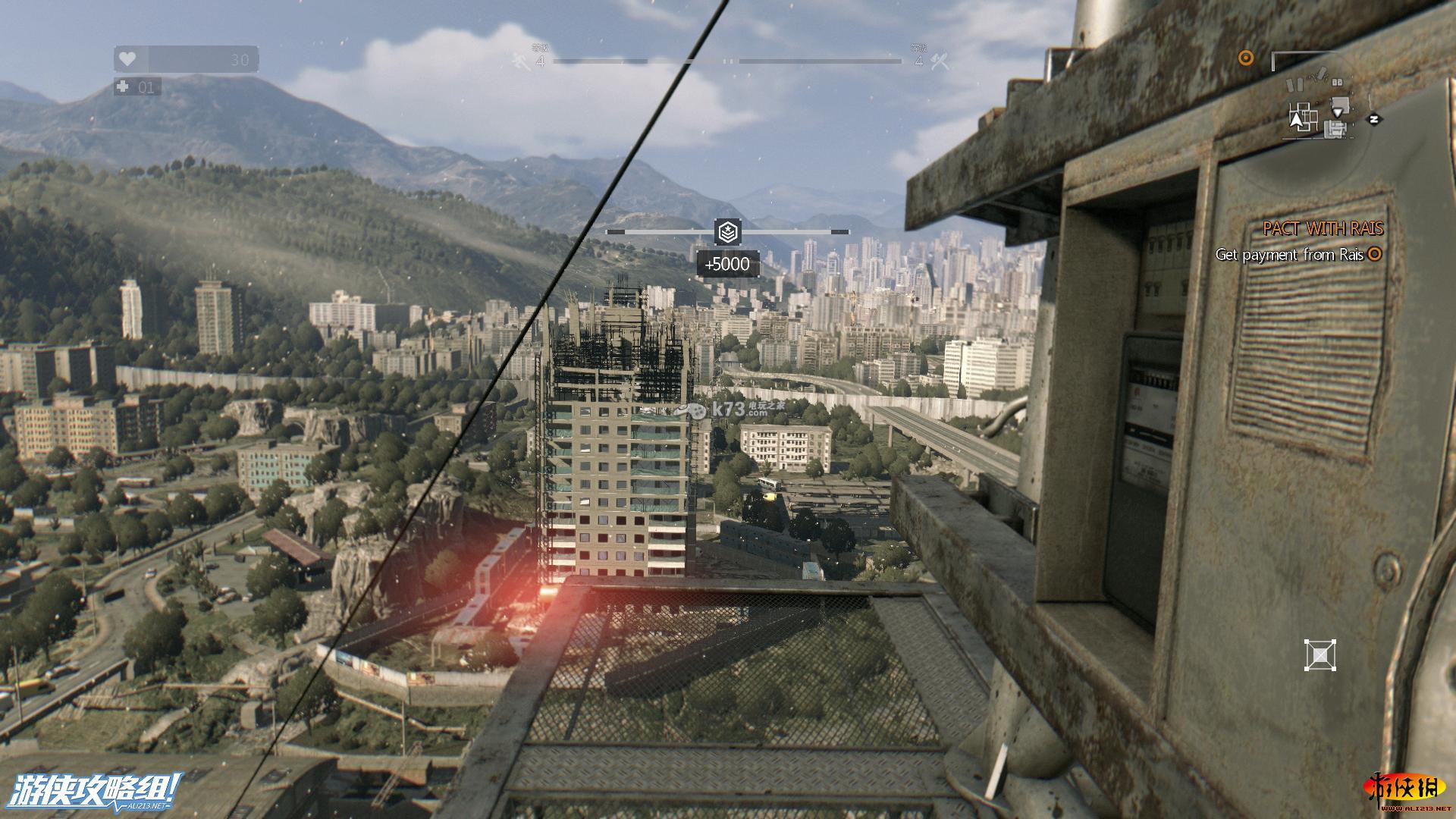Screen dimensions: 1456x819
Task: Select the agility running-figure level icon
Action: [x=521, y=61]
